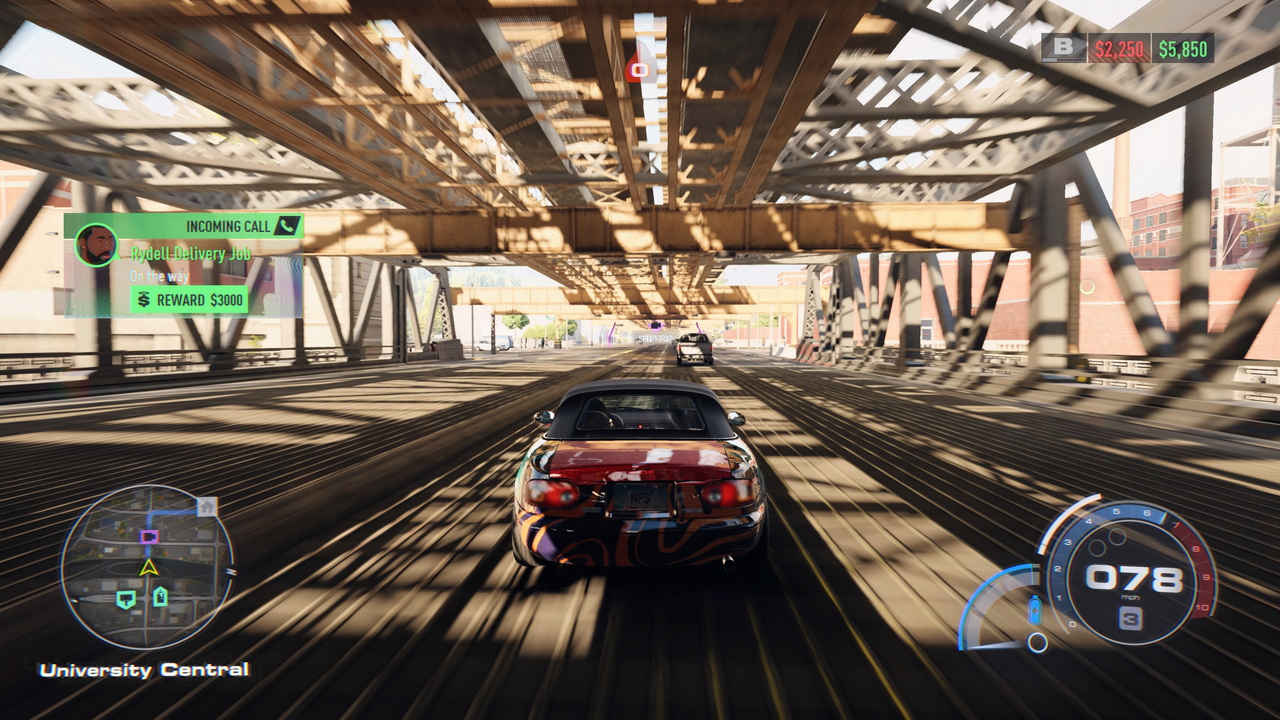This screenshot has width=1280, height=720.
Task: Click the Rydell Delivery Job text
Action: click(x=190, y=253)
